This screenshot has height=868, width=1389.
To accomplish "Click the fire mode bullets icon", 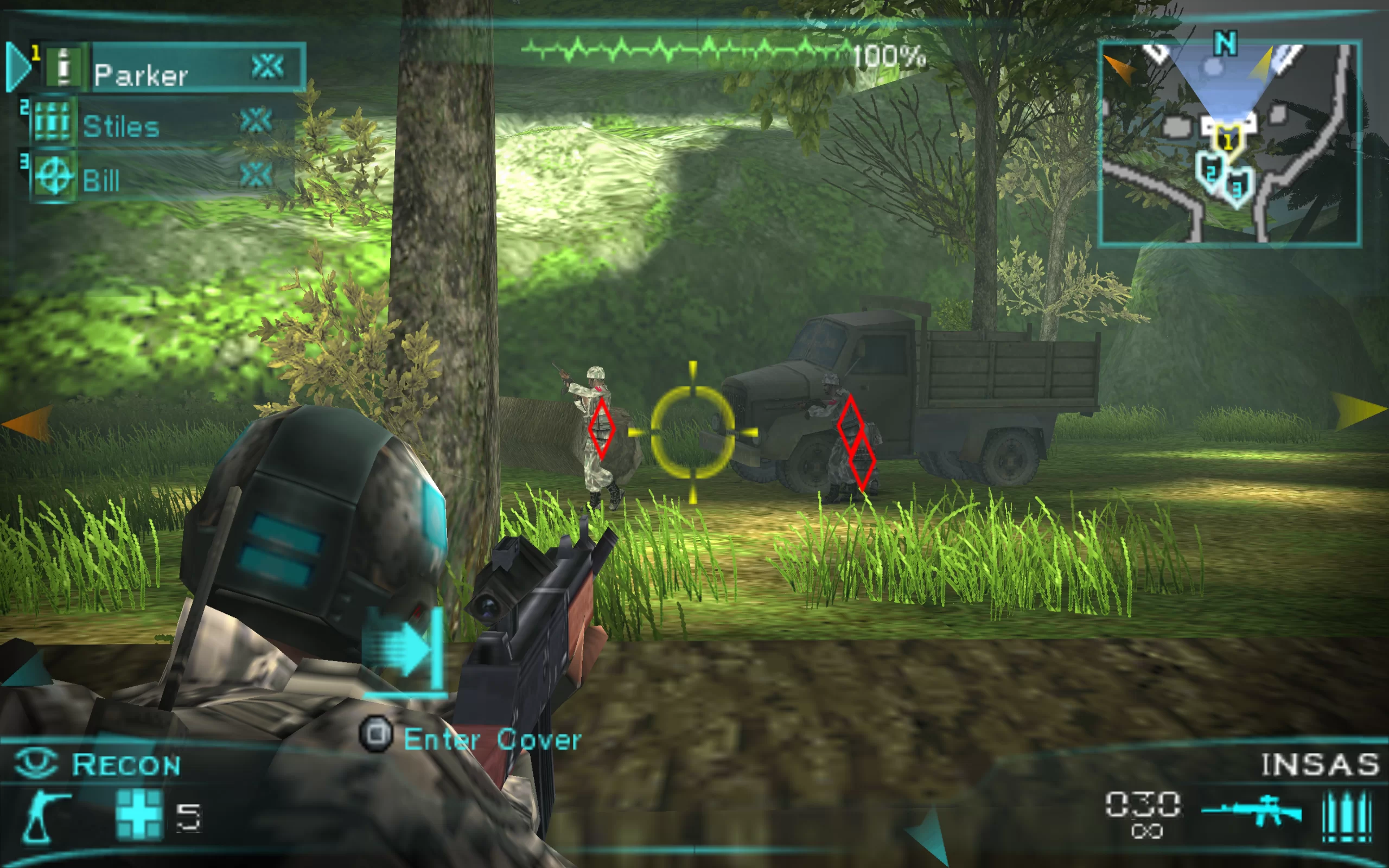I will pyautogui.click(x=1347, y=816).
